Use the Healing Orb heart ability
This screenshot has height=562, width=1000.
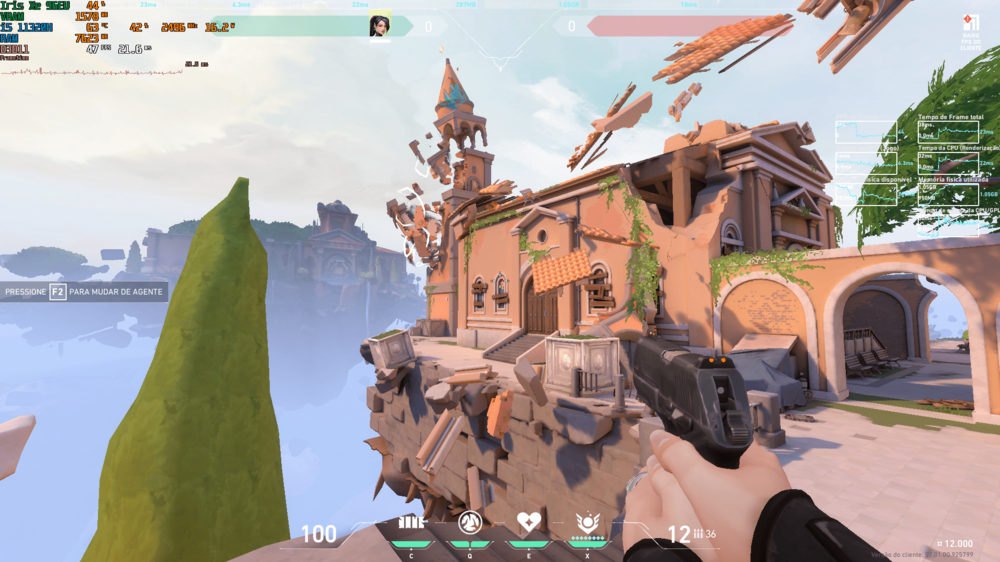529,522
